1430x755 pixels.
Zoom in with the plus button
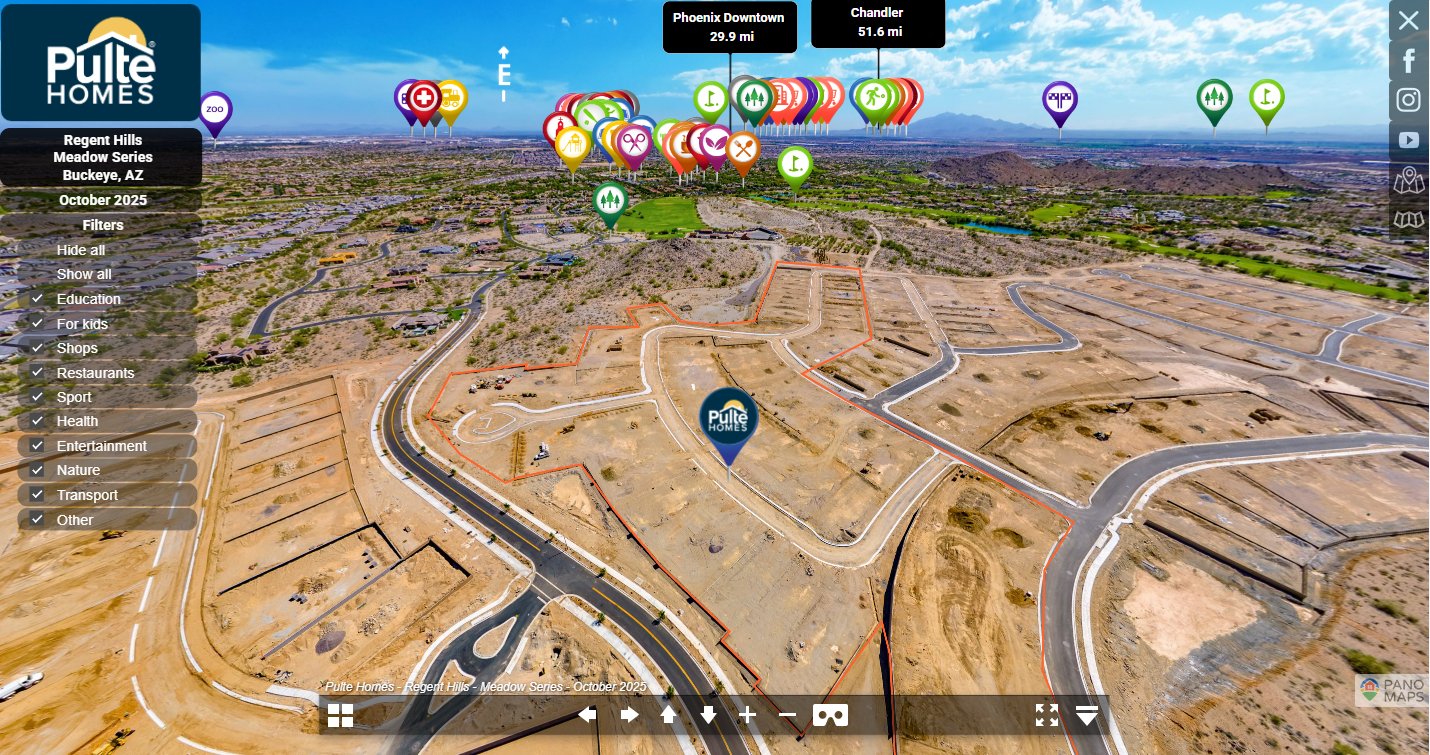(747, 715)
